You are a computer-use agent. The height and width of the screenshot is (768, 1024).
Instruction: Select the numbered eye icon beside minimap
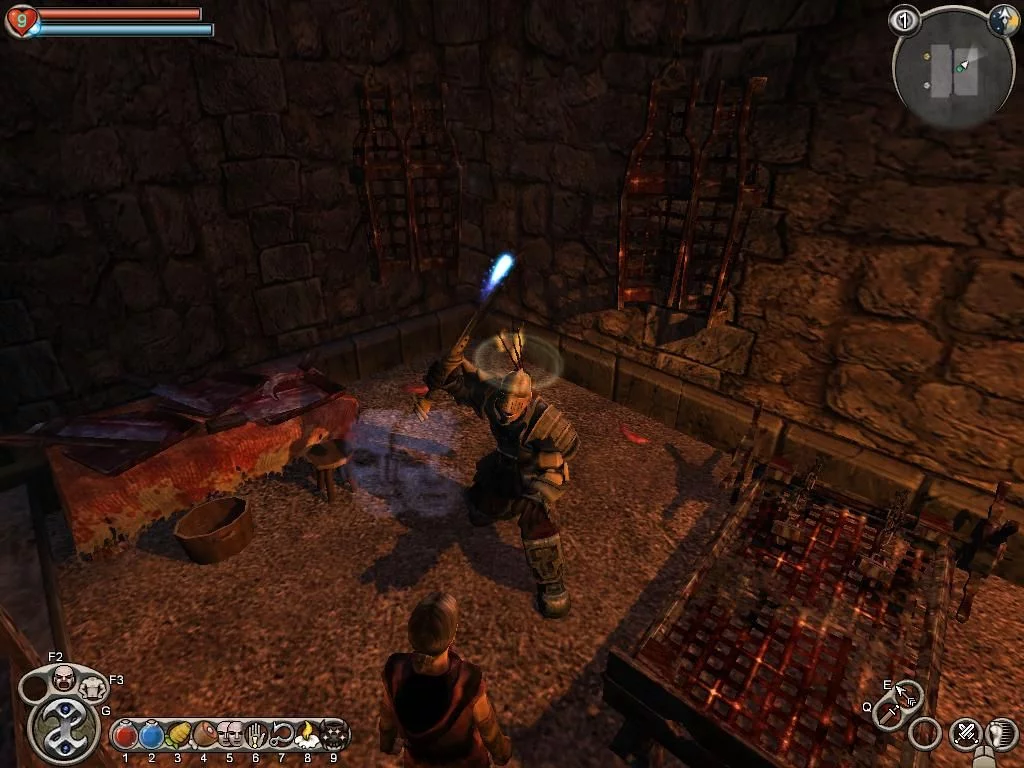tap(905, 19)
